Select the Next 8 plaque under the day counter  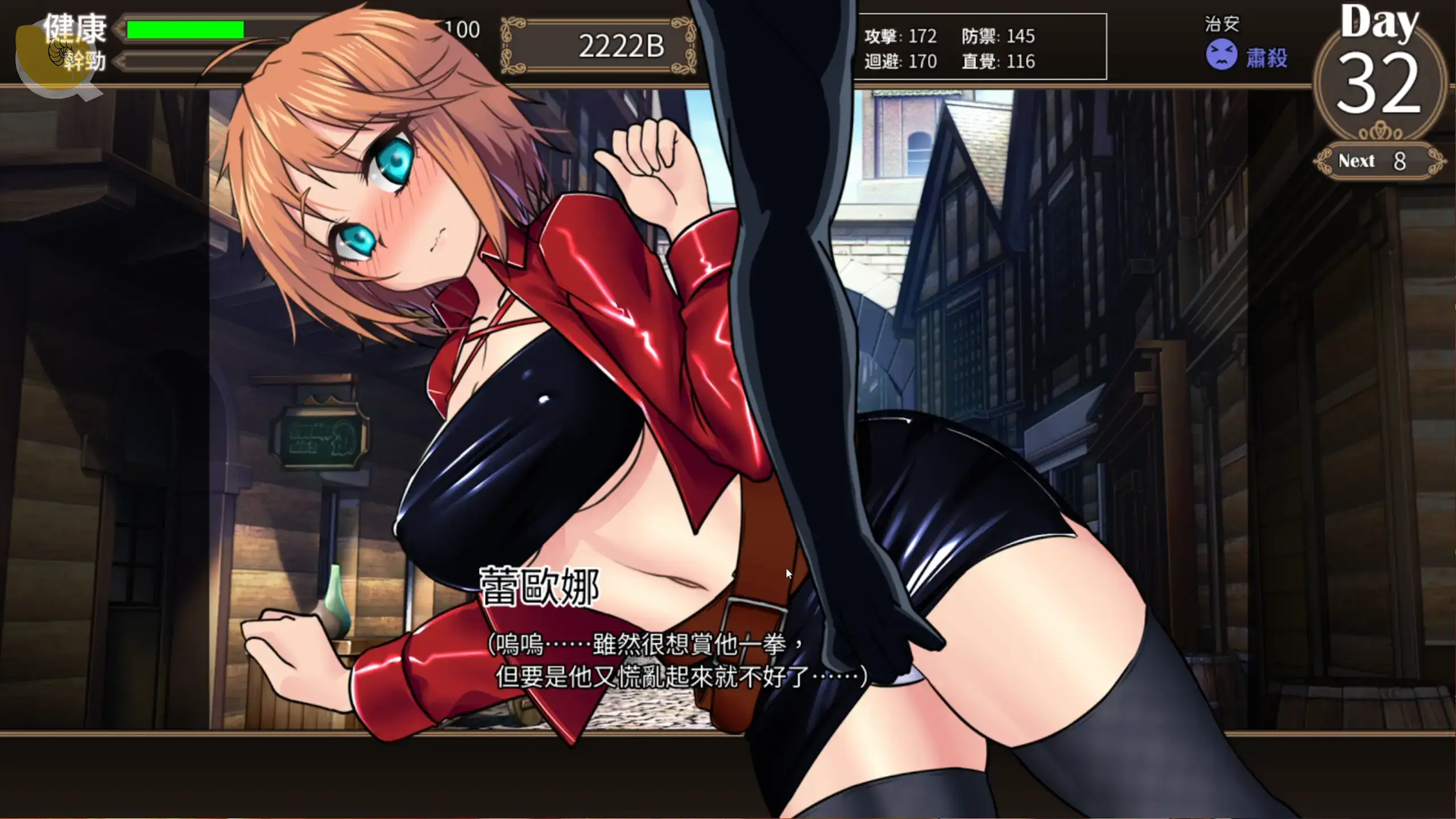[1379, 161]
